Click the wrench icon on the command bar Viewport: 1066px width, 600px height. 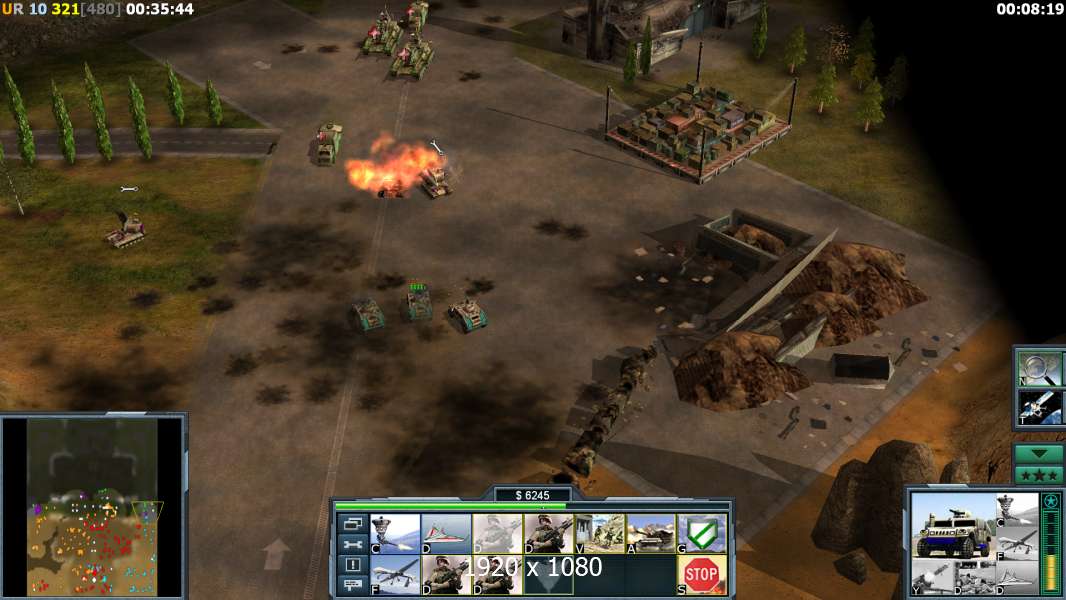352,544
